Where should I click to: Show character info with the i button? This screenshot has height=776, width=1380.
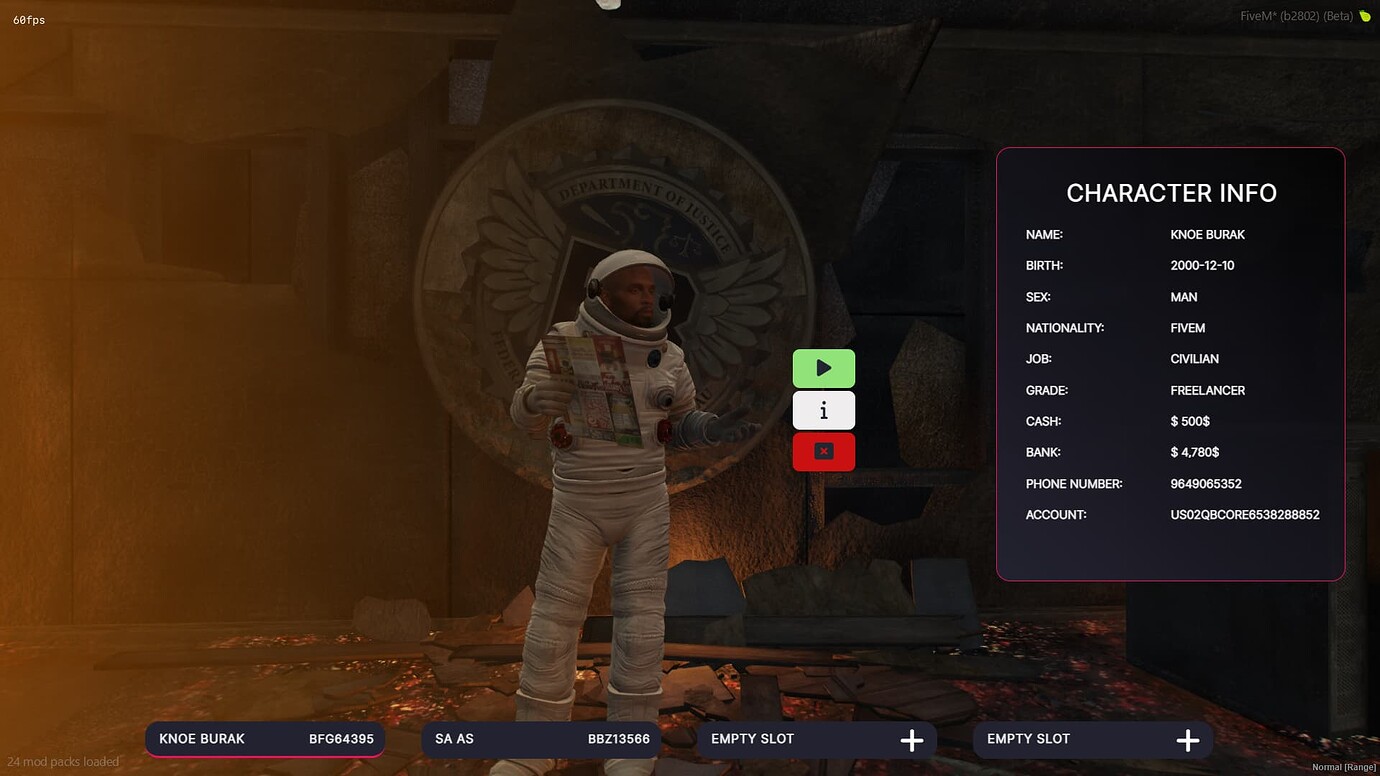tap(823, 410)
